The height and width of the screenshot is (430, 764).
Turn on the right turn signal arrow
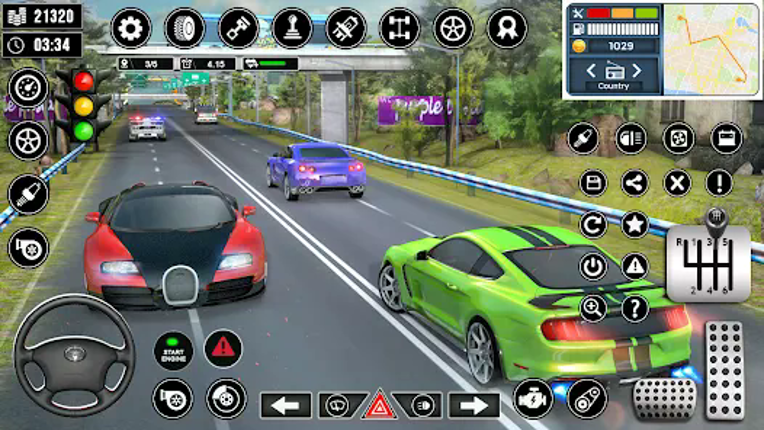[x=473, y=405]
